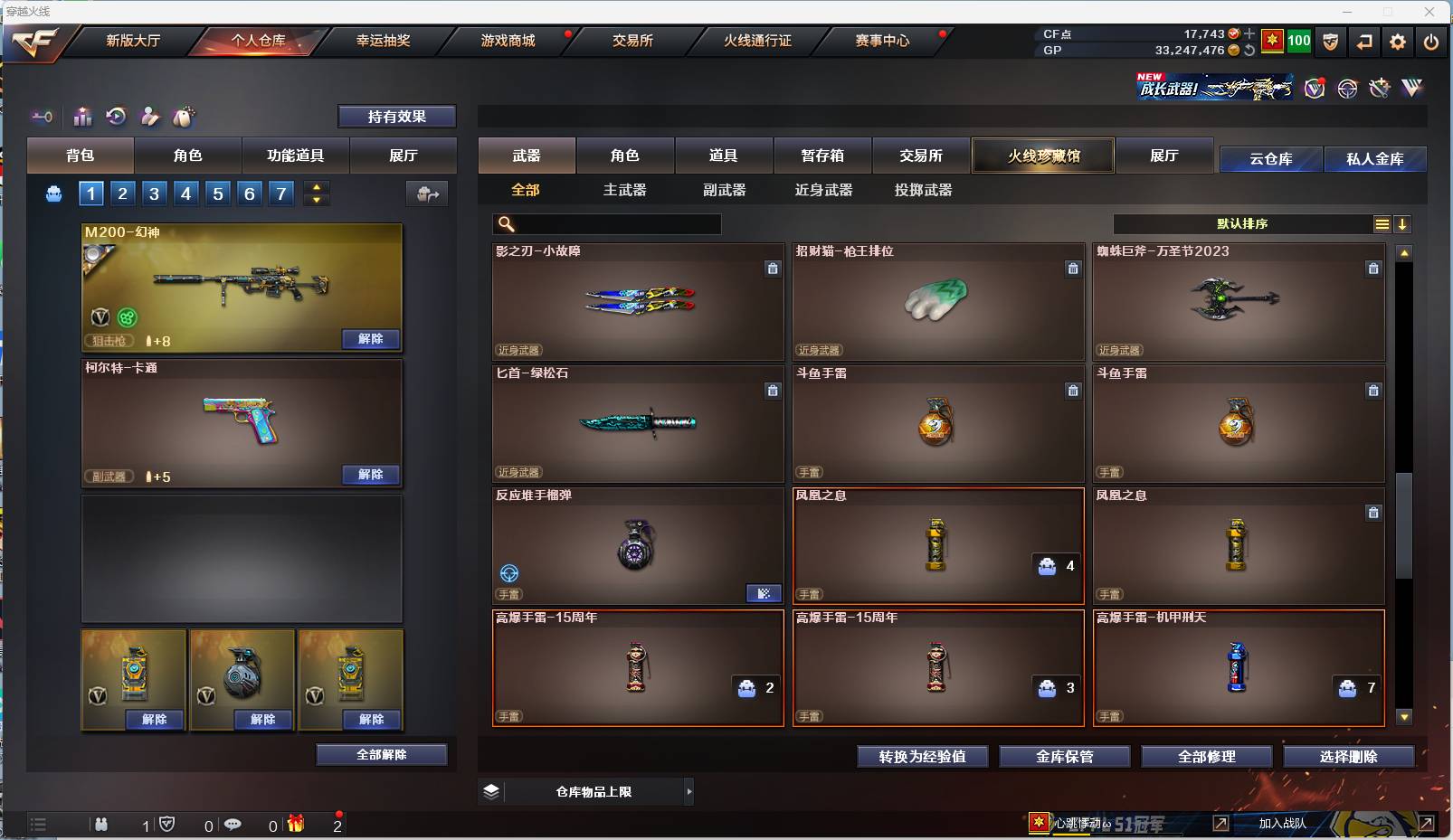
Task: Click the crosshair targeting icon top right
Action: coord(1347,88)
